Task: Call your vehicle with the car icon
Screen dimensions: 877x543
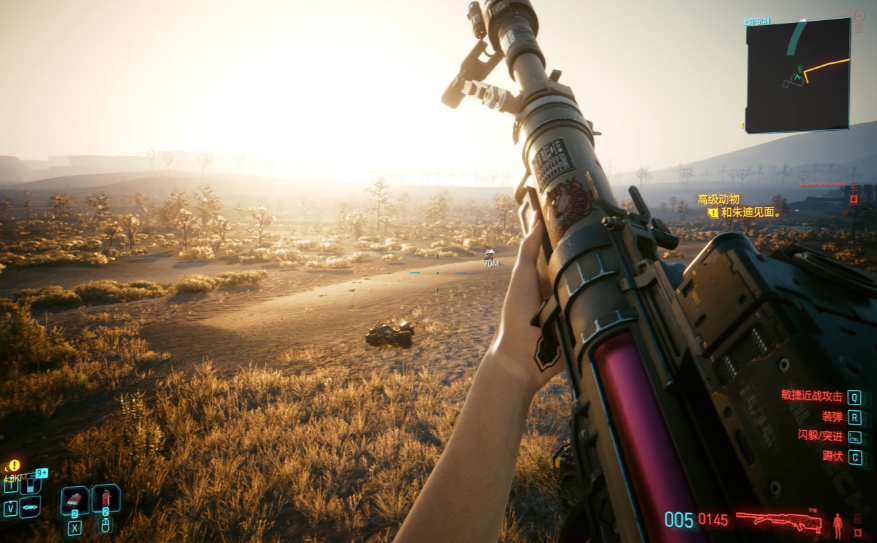Action: tap(30, 507)
